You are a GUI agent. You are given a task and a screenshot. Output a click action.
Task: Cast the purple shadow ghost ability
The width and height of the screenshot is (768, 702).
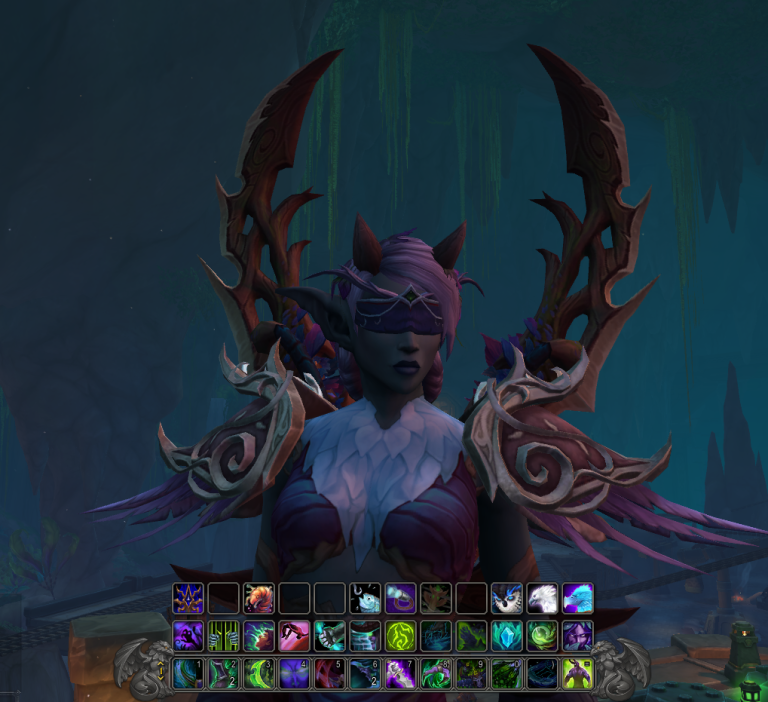[188, 635]
